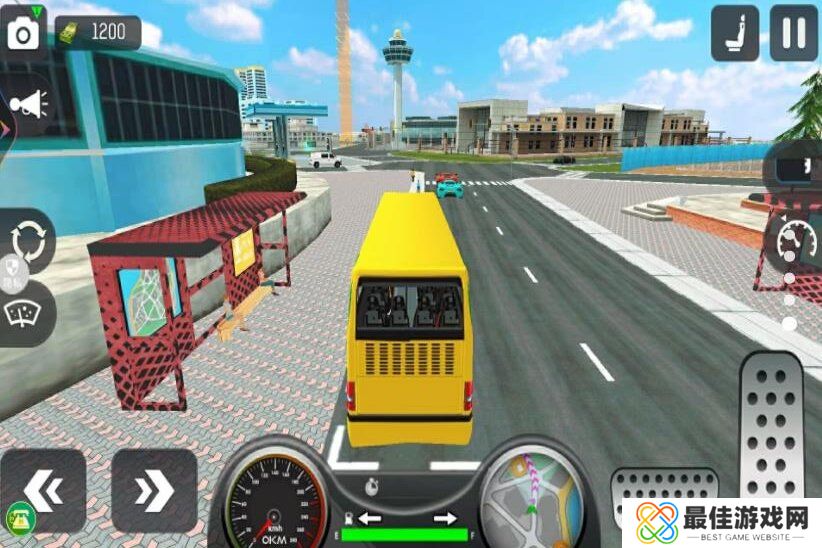Tap the camera icon button
The image size is (822, 548).
pos(23,32)
